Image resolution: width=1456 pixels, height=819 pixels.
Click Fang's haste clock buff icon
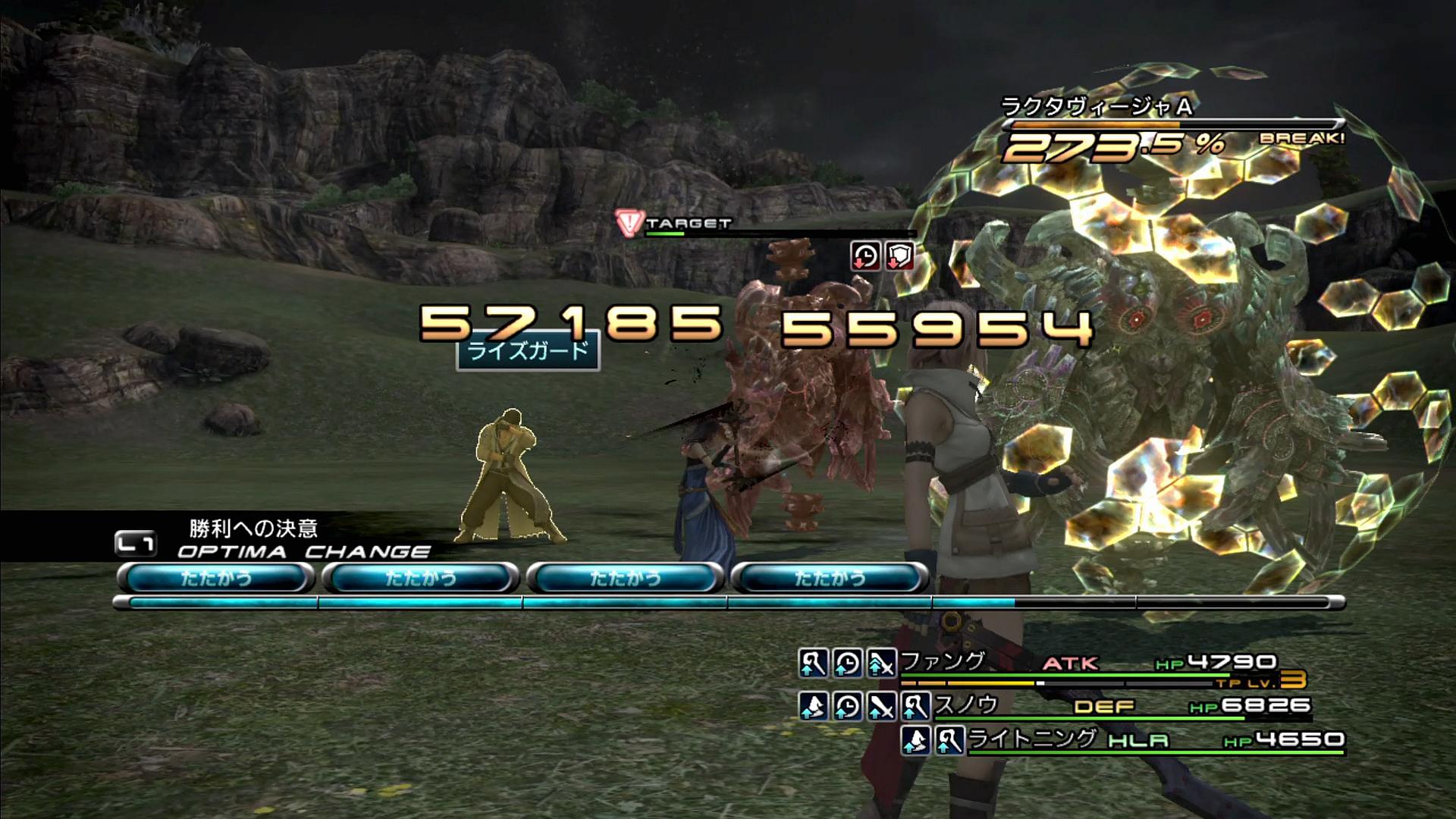point(847,664)
